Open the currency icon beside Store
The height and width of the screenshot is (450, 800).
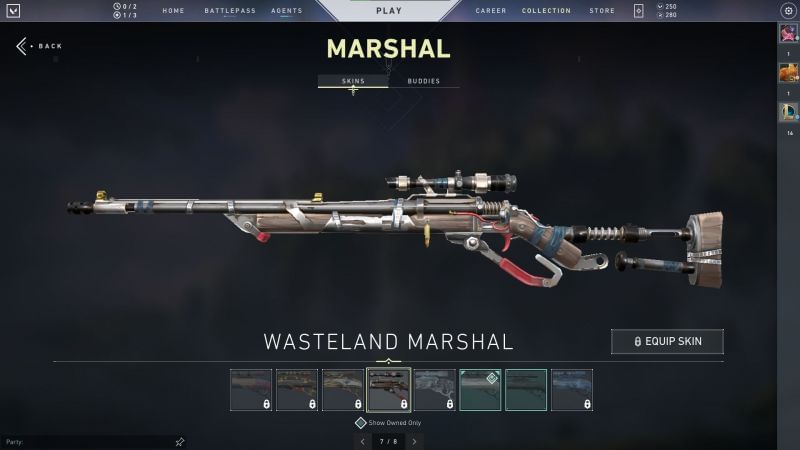pyautogui.click(x=639, y=11)
